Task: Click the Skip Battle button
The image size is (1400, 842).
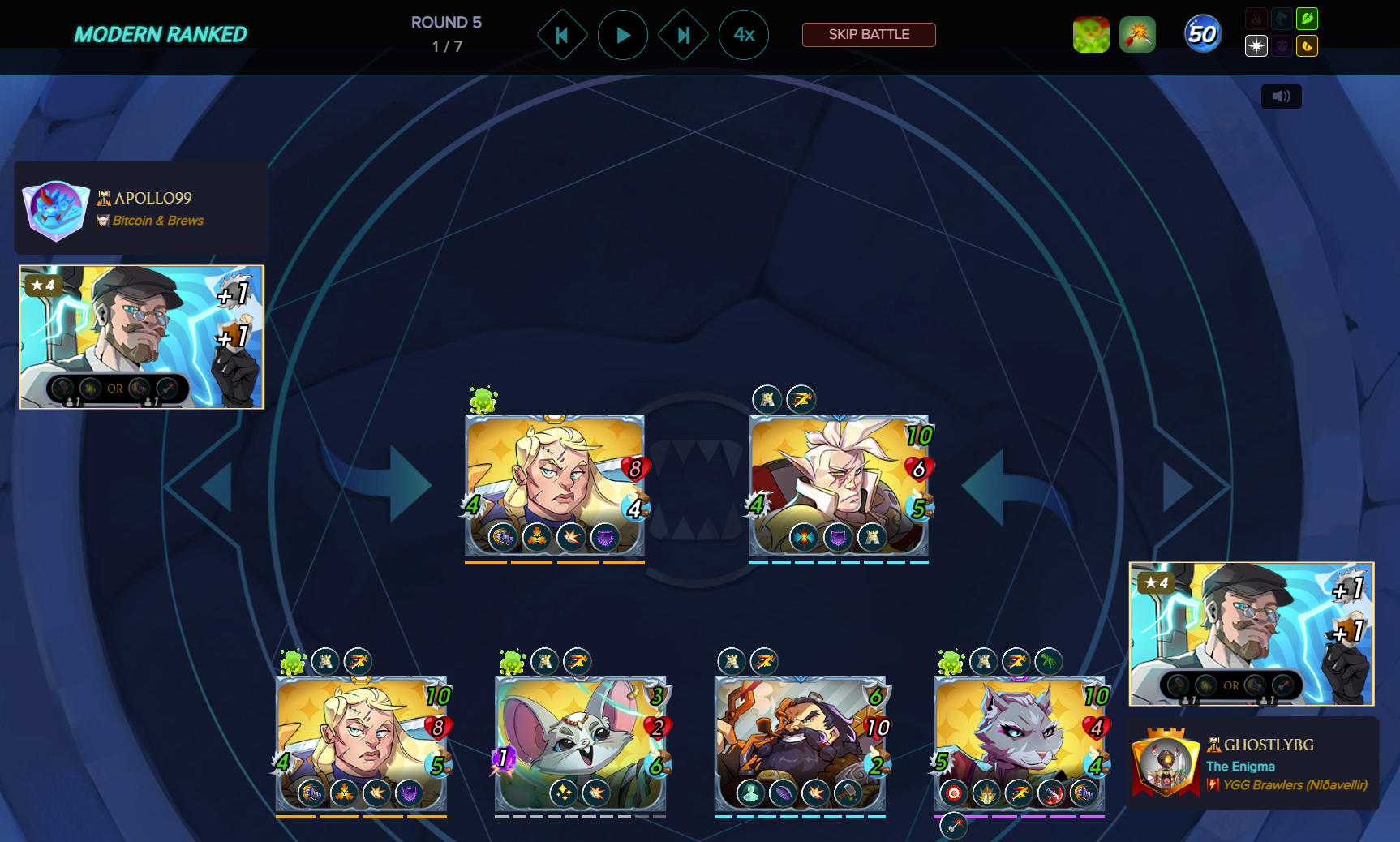Action: pos(868,35)
